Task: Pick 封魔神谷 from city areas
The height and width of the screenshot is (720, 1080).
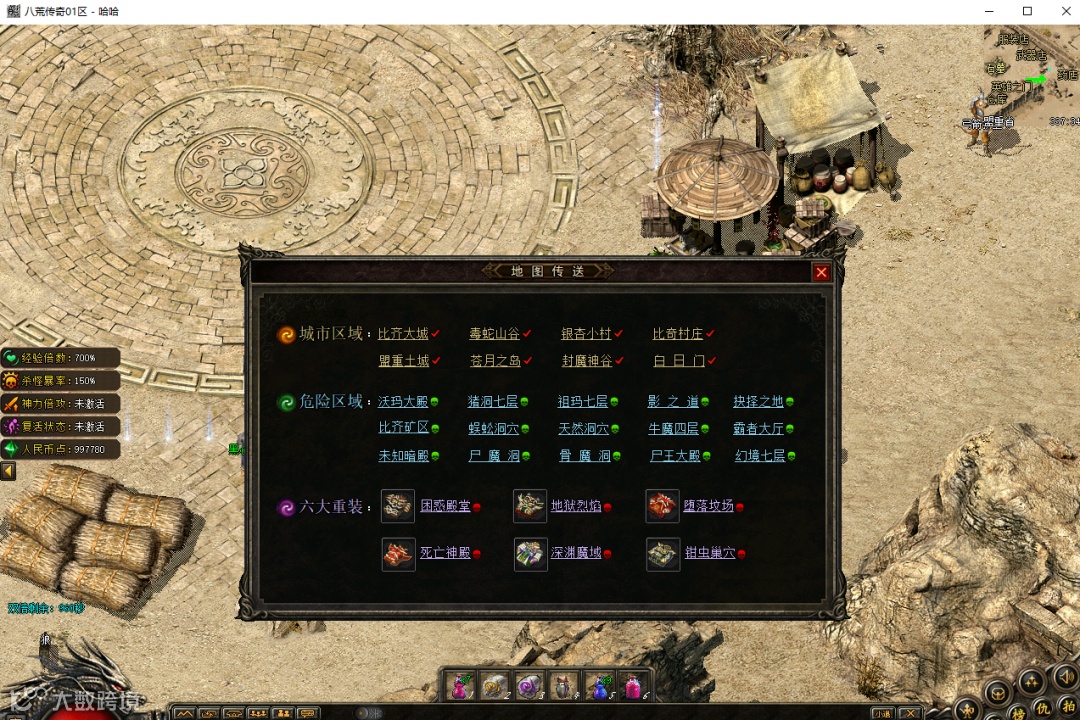Action: click(x=585, y=361)
